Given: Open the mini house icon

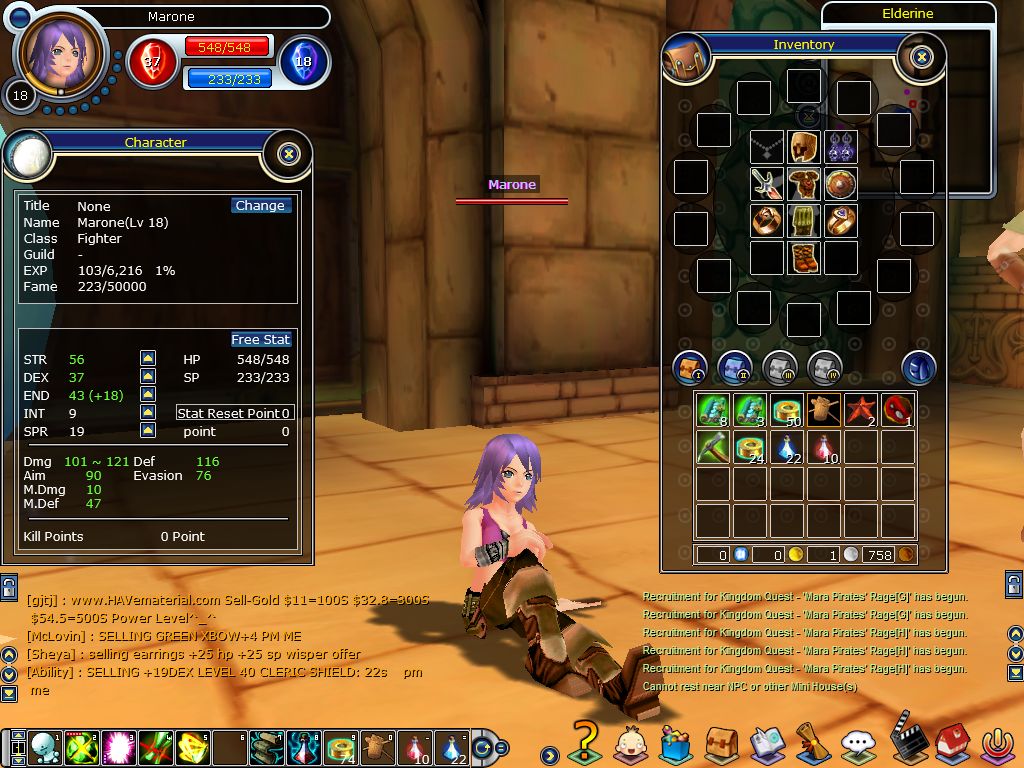Looking at the screenshot, I should (x=951, y=744).
